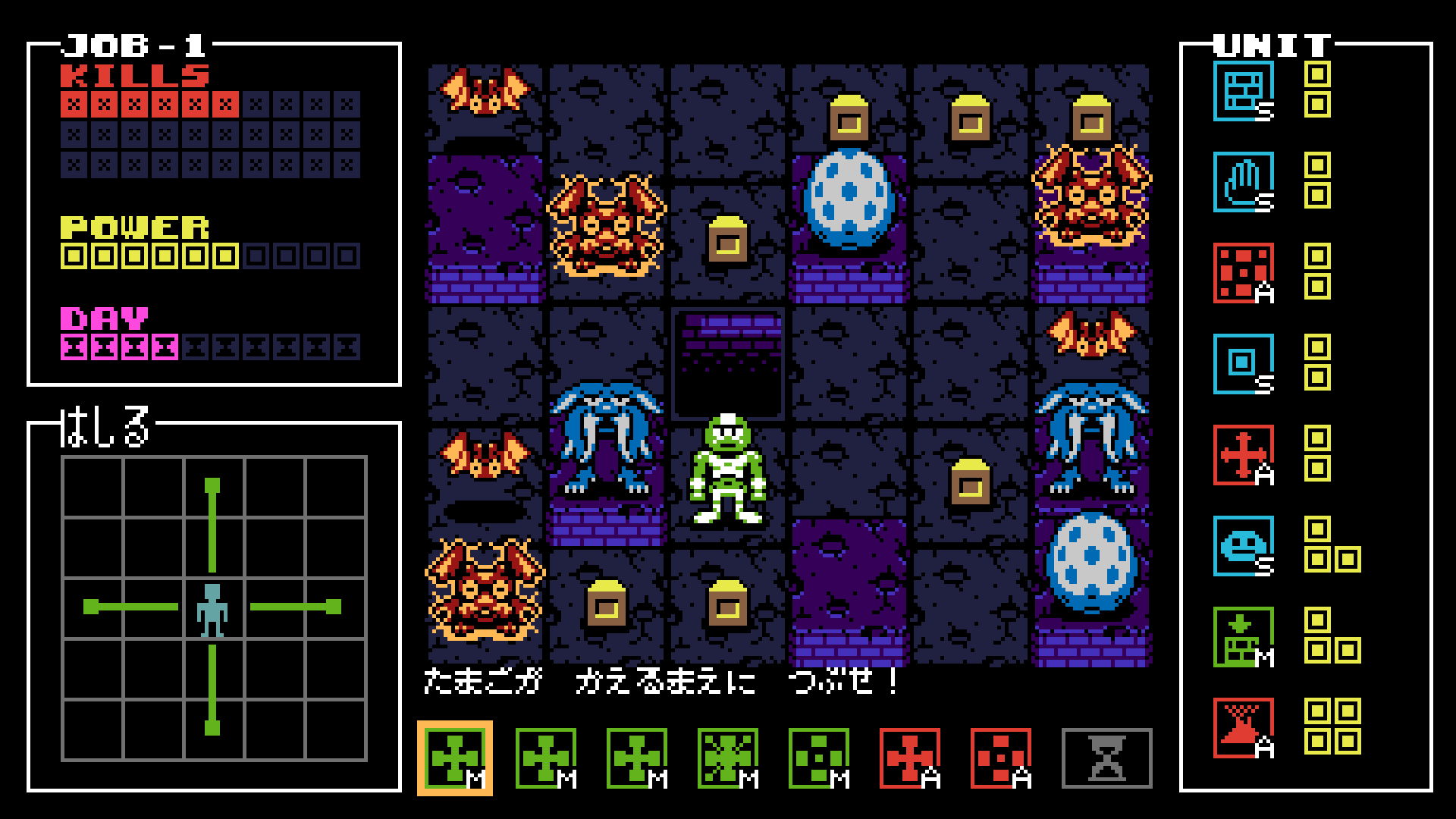
Task: Pick the green brick unit marked M
Action: point(1244,637)
